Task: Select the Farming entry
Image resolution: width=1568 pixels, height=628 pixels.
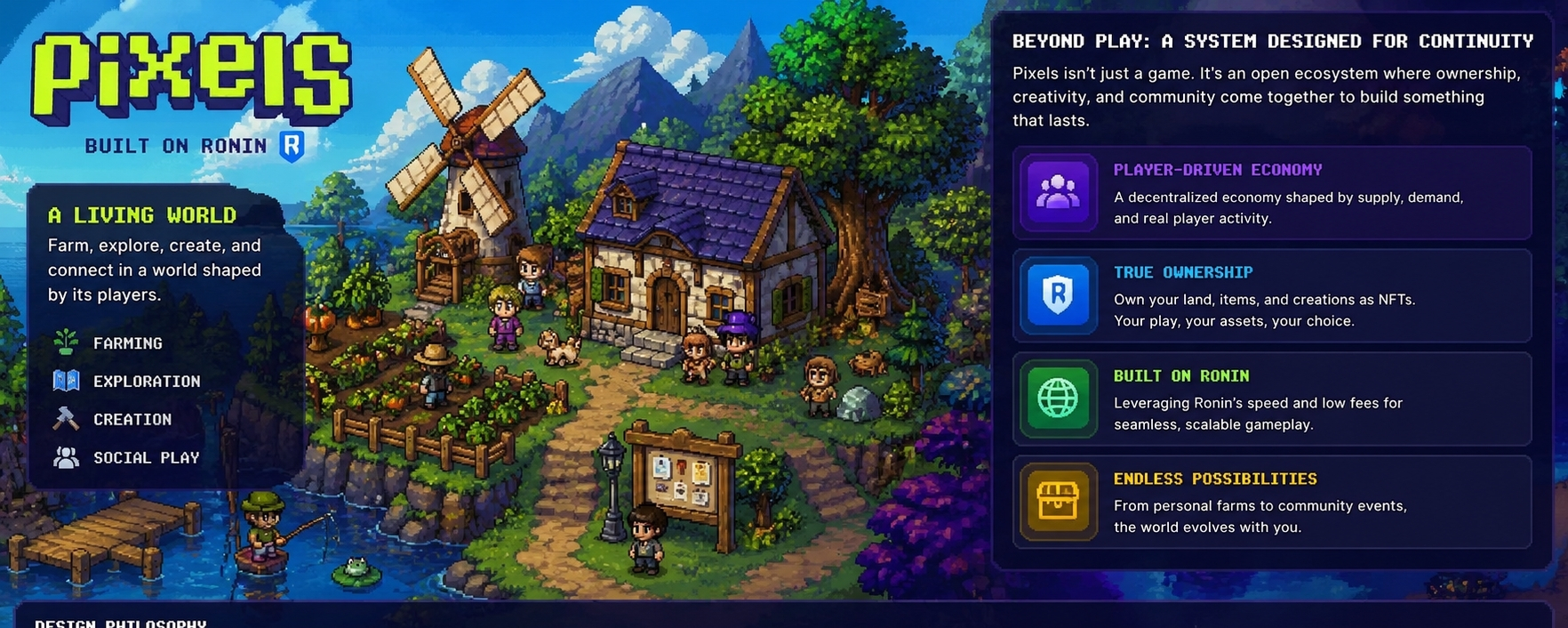Action: [x=127, y=343]
